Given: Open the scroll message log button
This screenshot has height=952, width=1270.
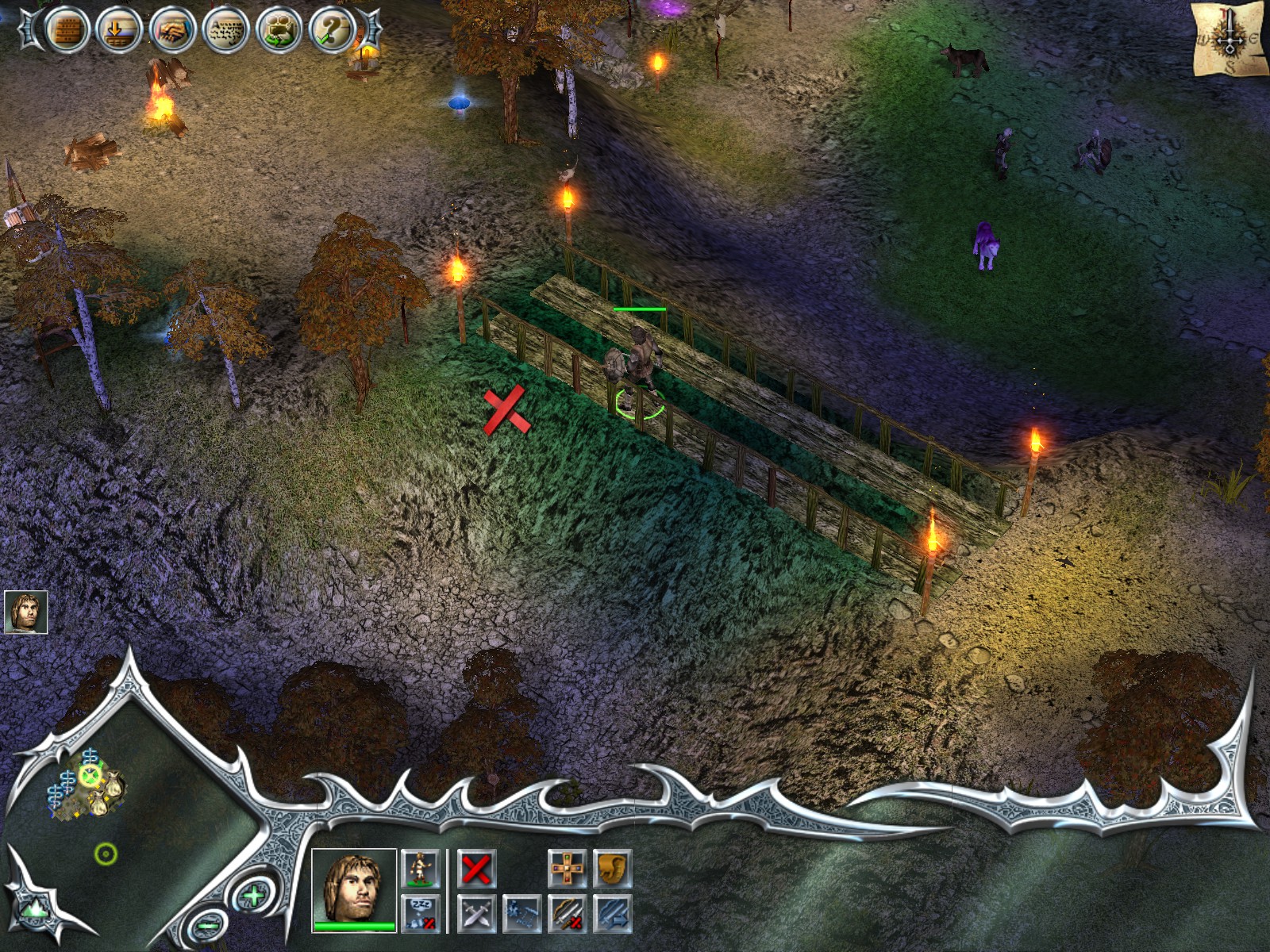Looking at the screenshot, I should [225, 31].
